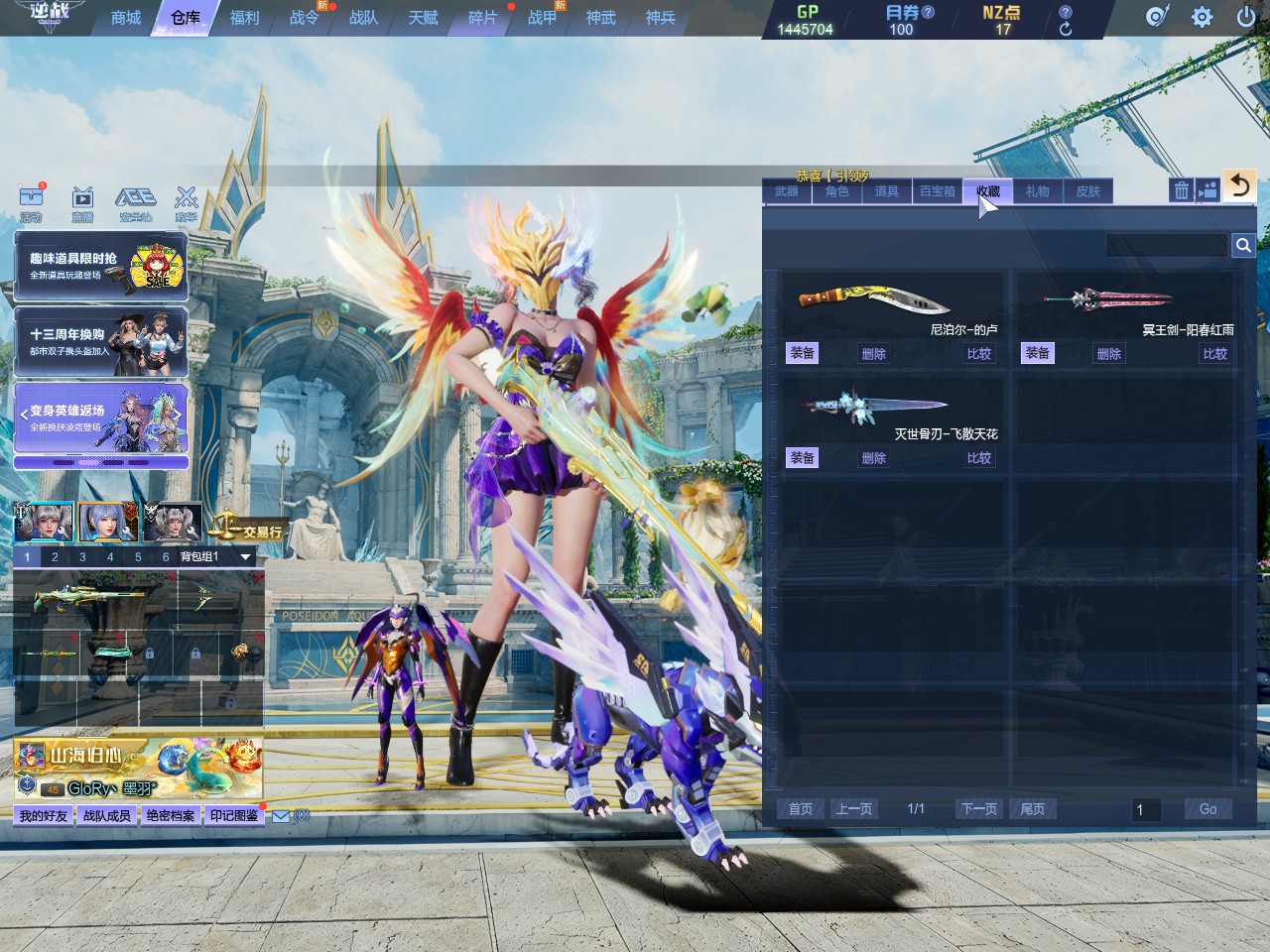Screen dimensions: 1270x952
Task: Go to the 神武 menu
Action: [x=600, y=18]
